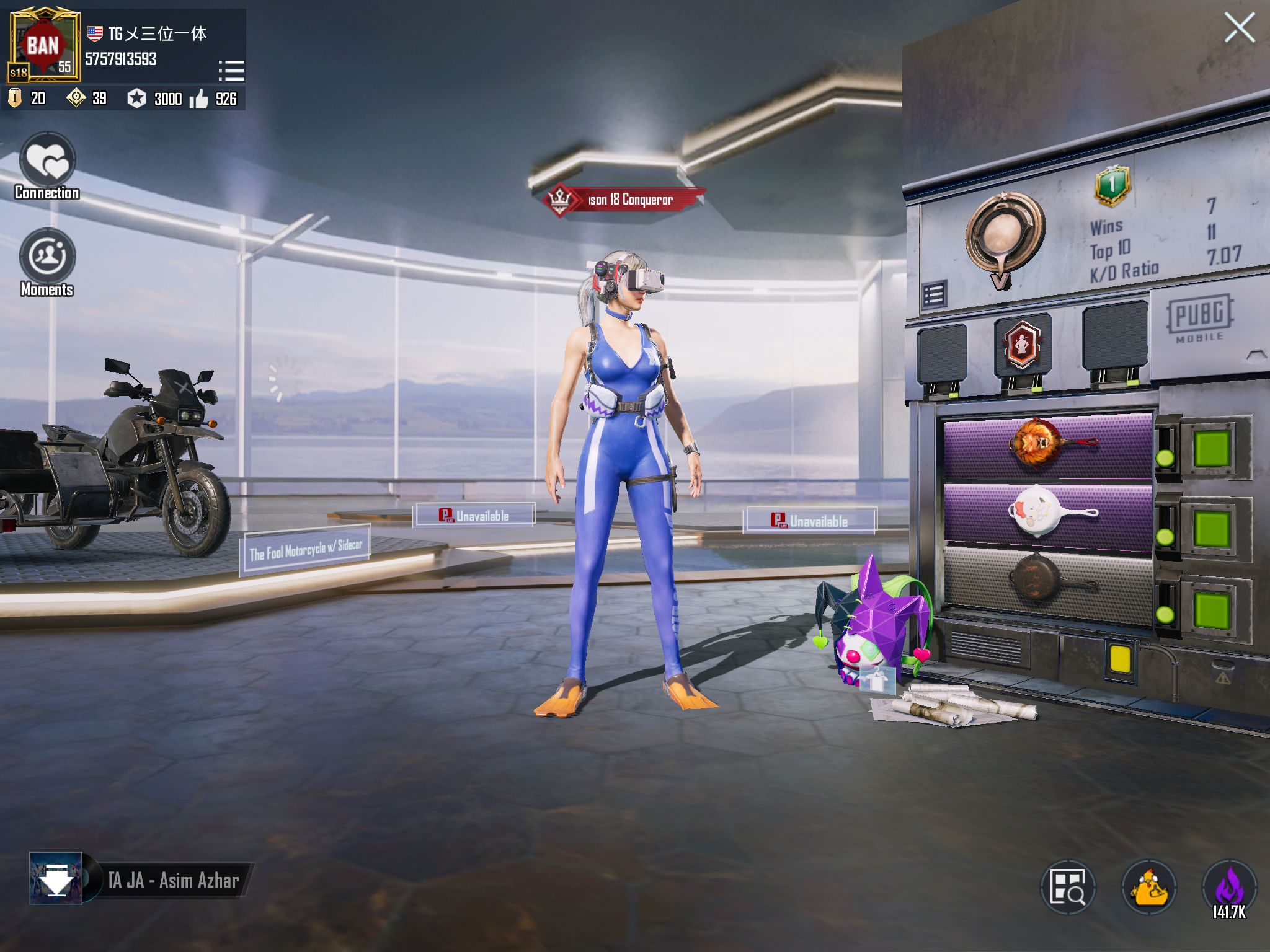Click the Season 18 Conqueror title banner
The width and height of the screenshot is (1270, 952).
pos(625,200)
